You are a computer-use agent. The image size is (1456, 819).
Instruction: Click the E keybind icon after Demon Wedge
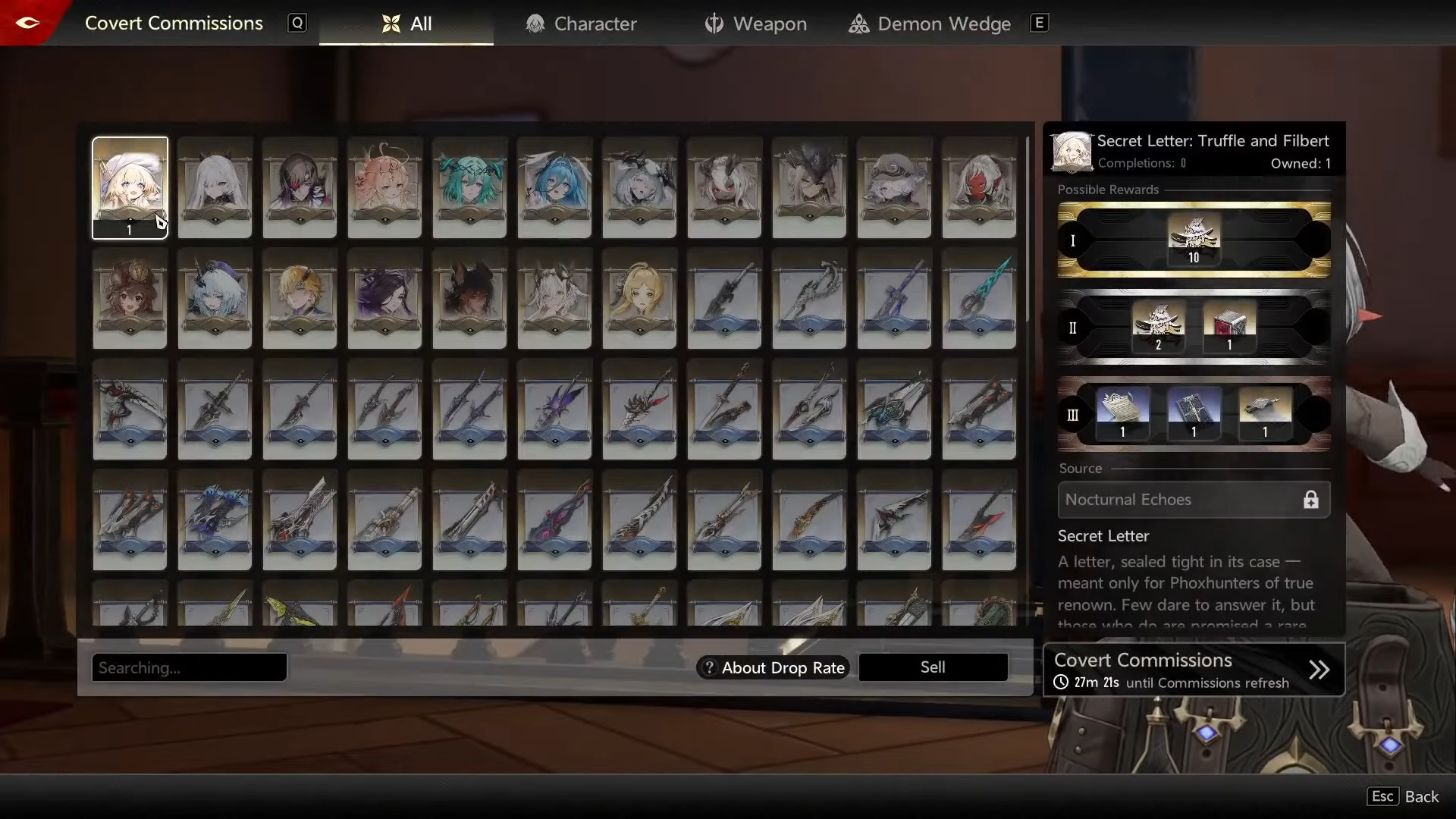(x=1039, y=23)
